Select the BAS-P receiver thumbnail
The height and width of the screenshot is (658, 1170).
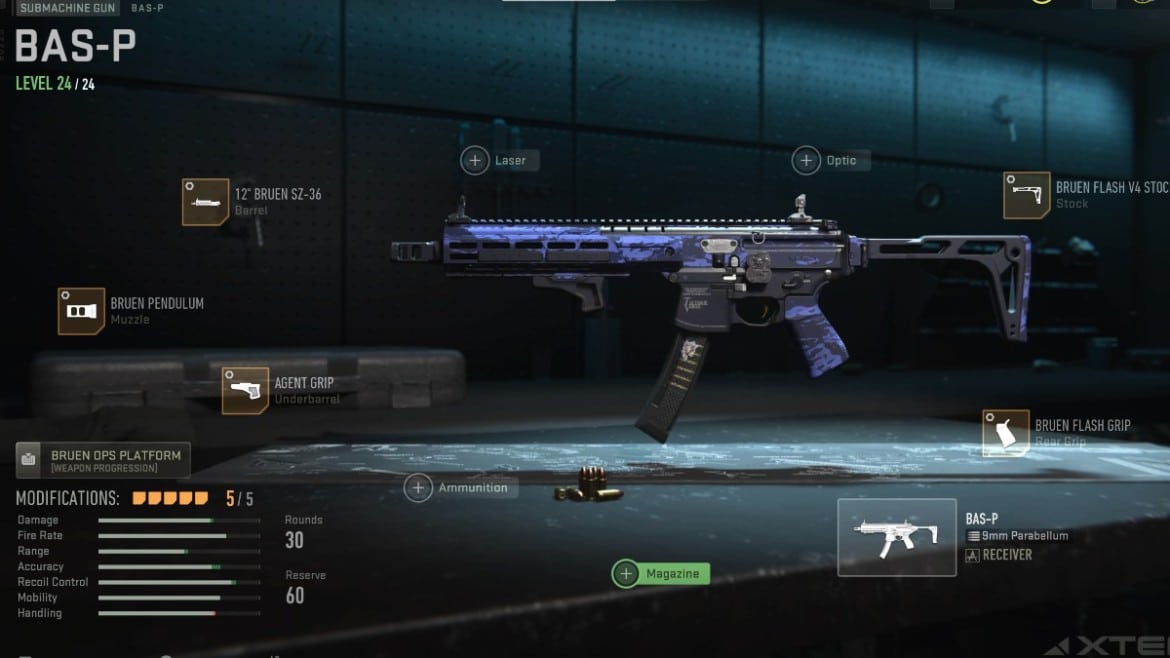click(896, 537)
